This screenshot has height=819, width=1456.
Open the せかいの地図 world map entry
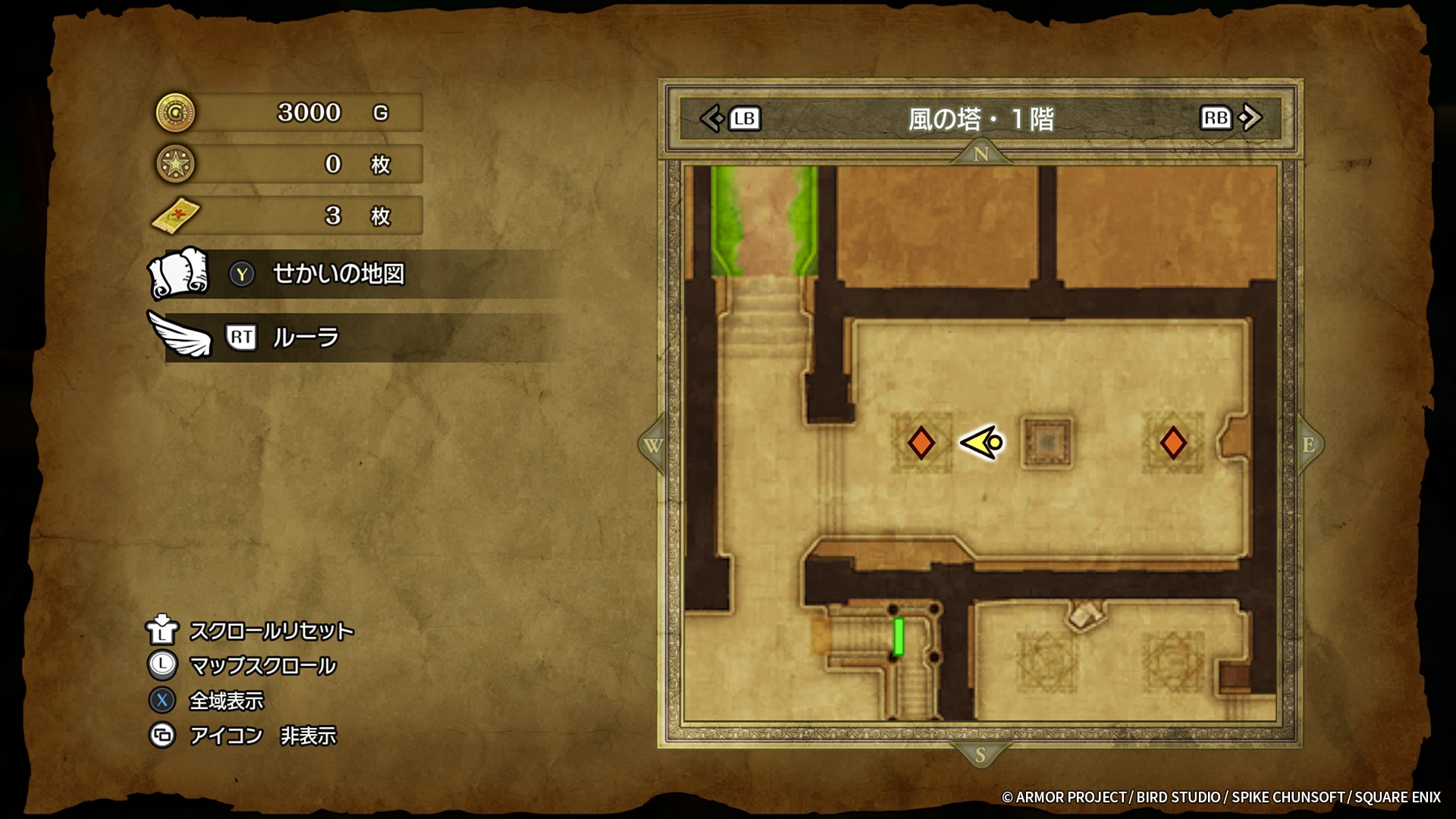tap(338, 274)
